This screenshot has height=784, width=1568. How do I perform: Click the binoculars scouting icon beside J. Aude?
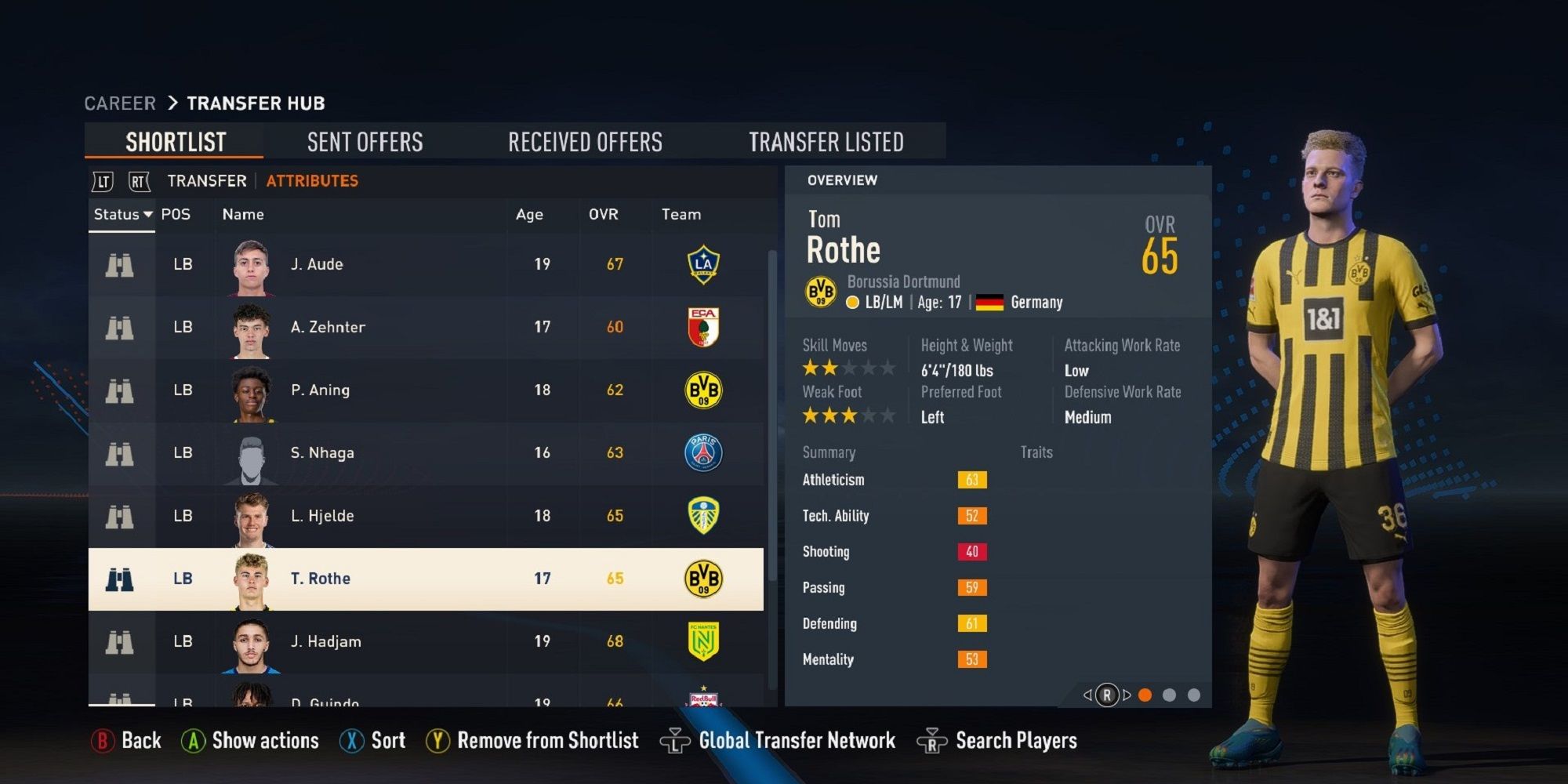(x=119, y=264)
